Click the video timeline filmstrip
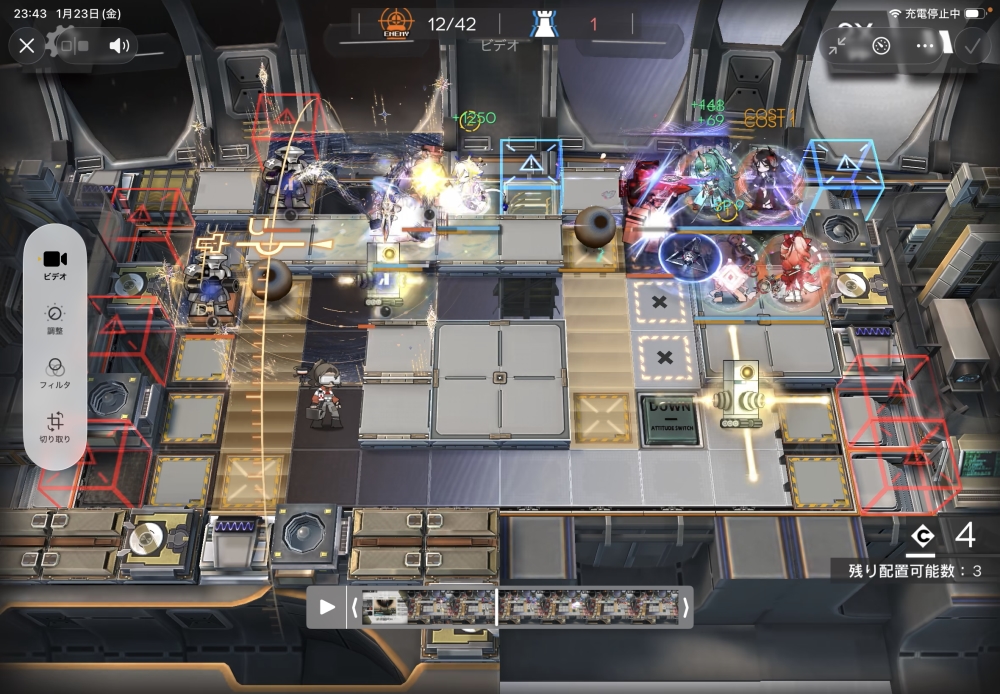 (x=519, y=607)
